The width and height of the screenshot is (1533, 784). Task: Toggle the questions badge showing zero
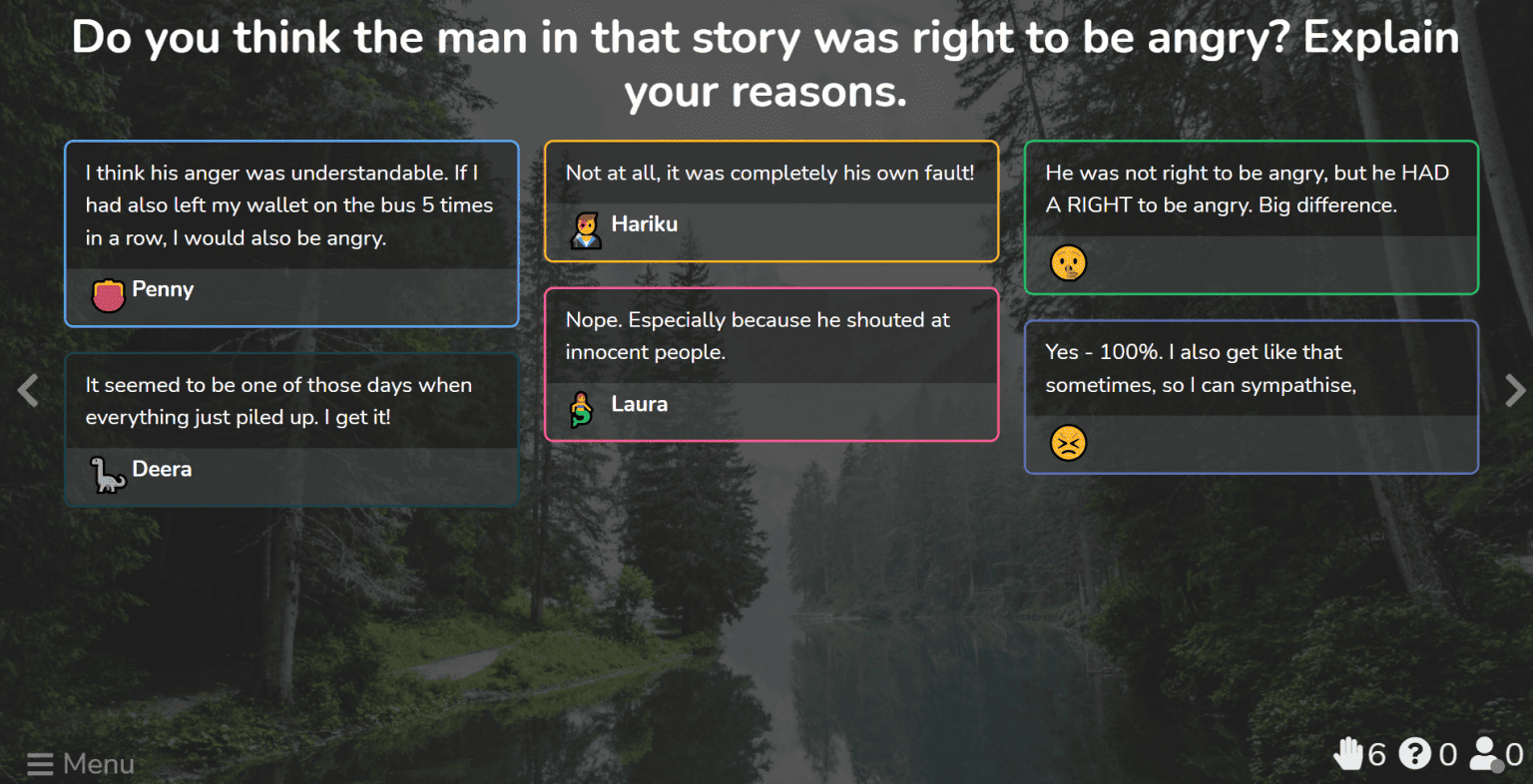[1414, 754]
